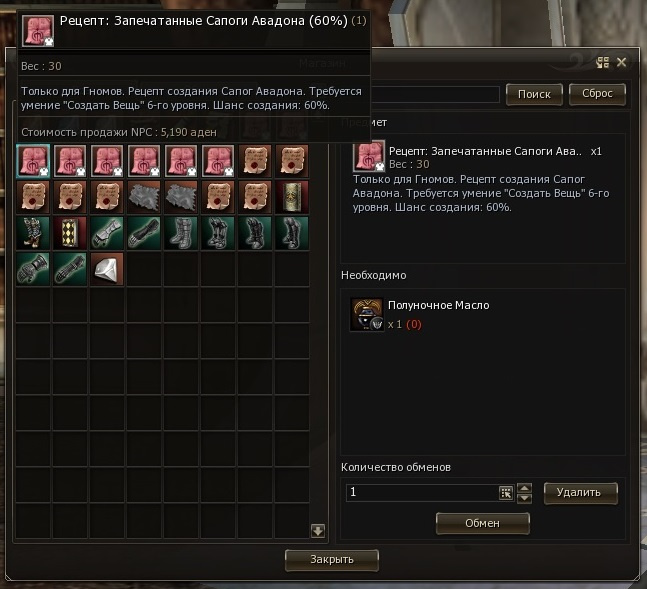Decrease exchange count with the down arrow

524,498
